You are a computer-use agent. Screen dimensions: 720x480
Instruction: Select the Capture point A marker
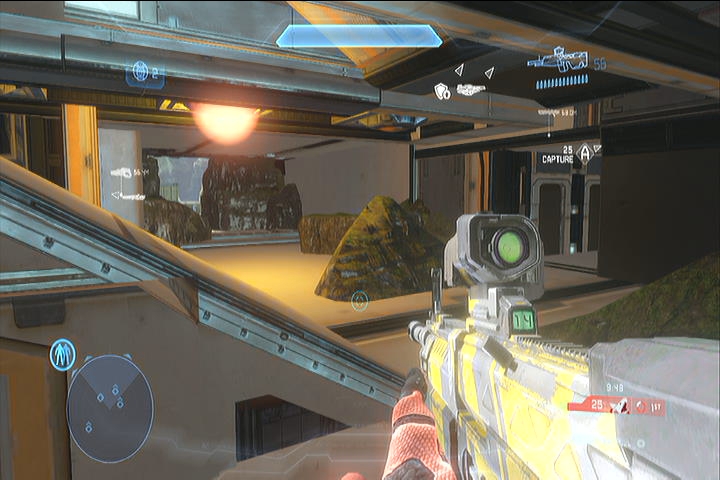(585, 152)
